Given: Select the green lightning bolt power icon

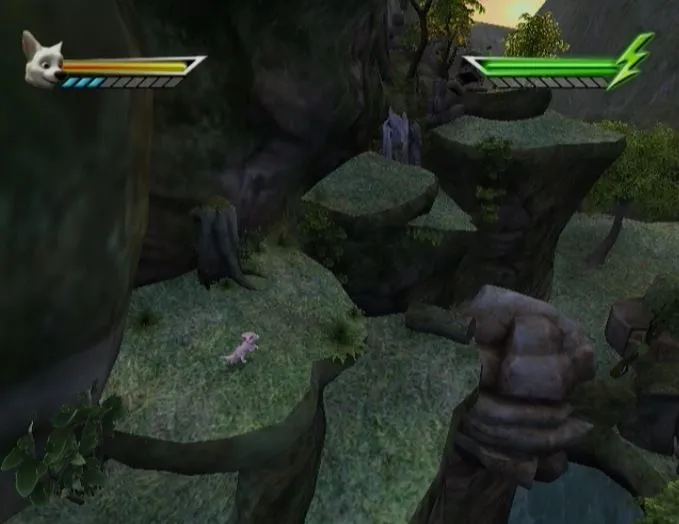Looking at the screenshot, I should coord(631,61).
